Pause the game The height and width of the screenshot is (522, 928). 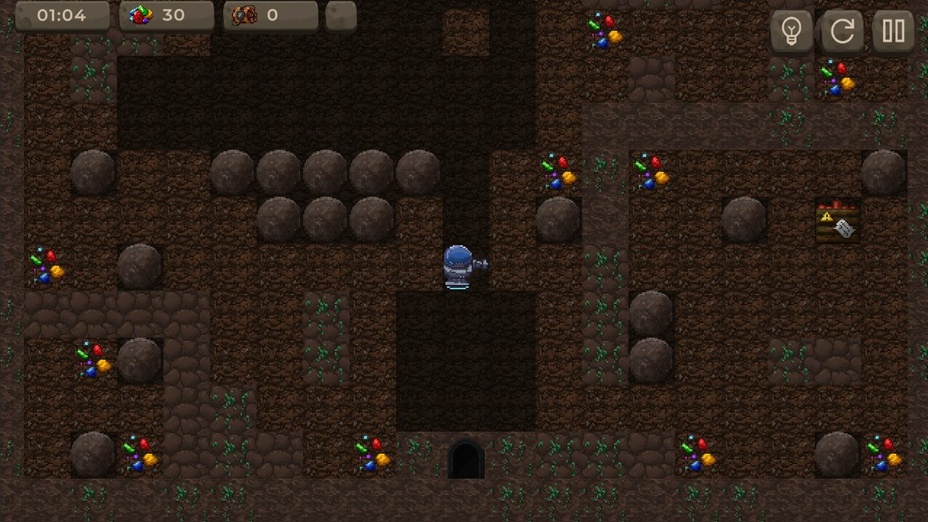[893, 31]
